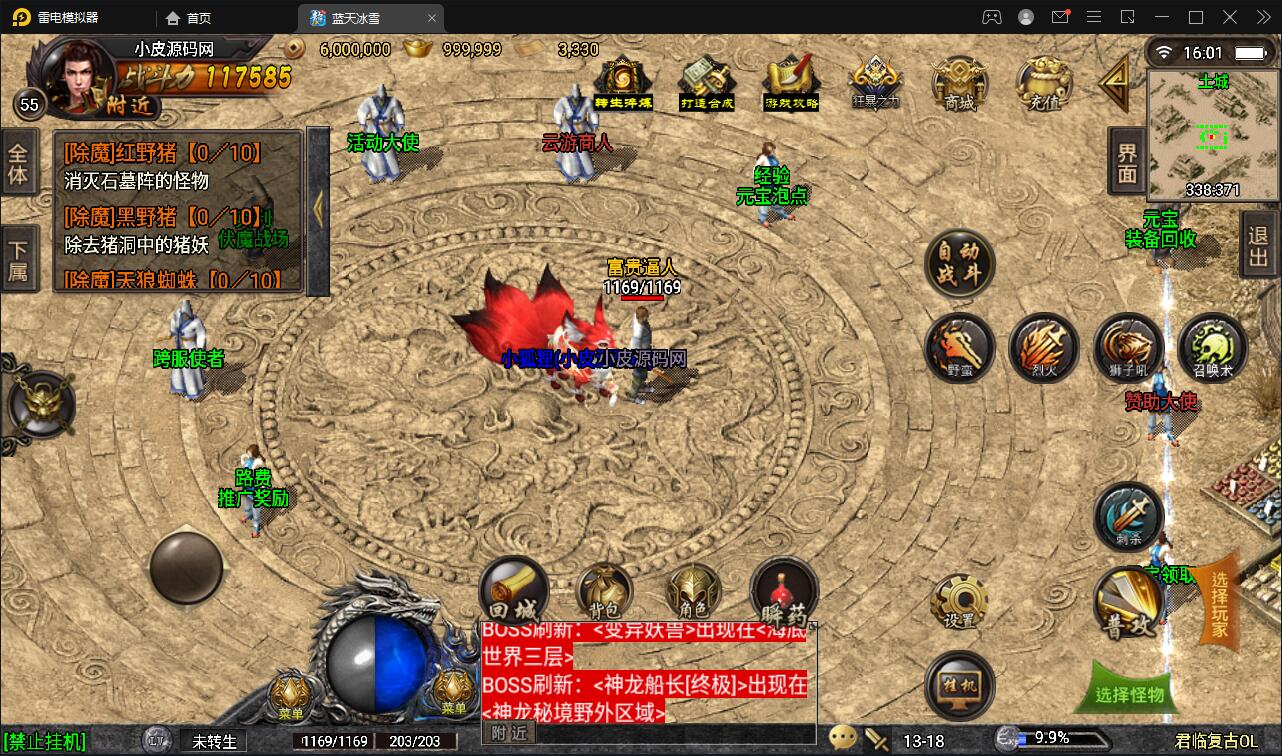Toggle 自动战斗 auto-battle mode
The width and height of the screenshot is (1282, 756).
point(959,265)
